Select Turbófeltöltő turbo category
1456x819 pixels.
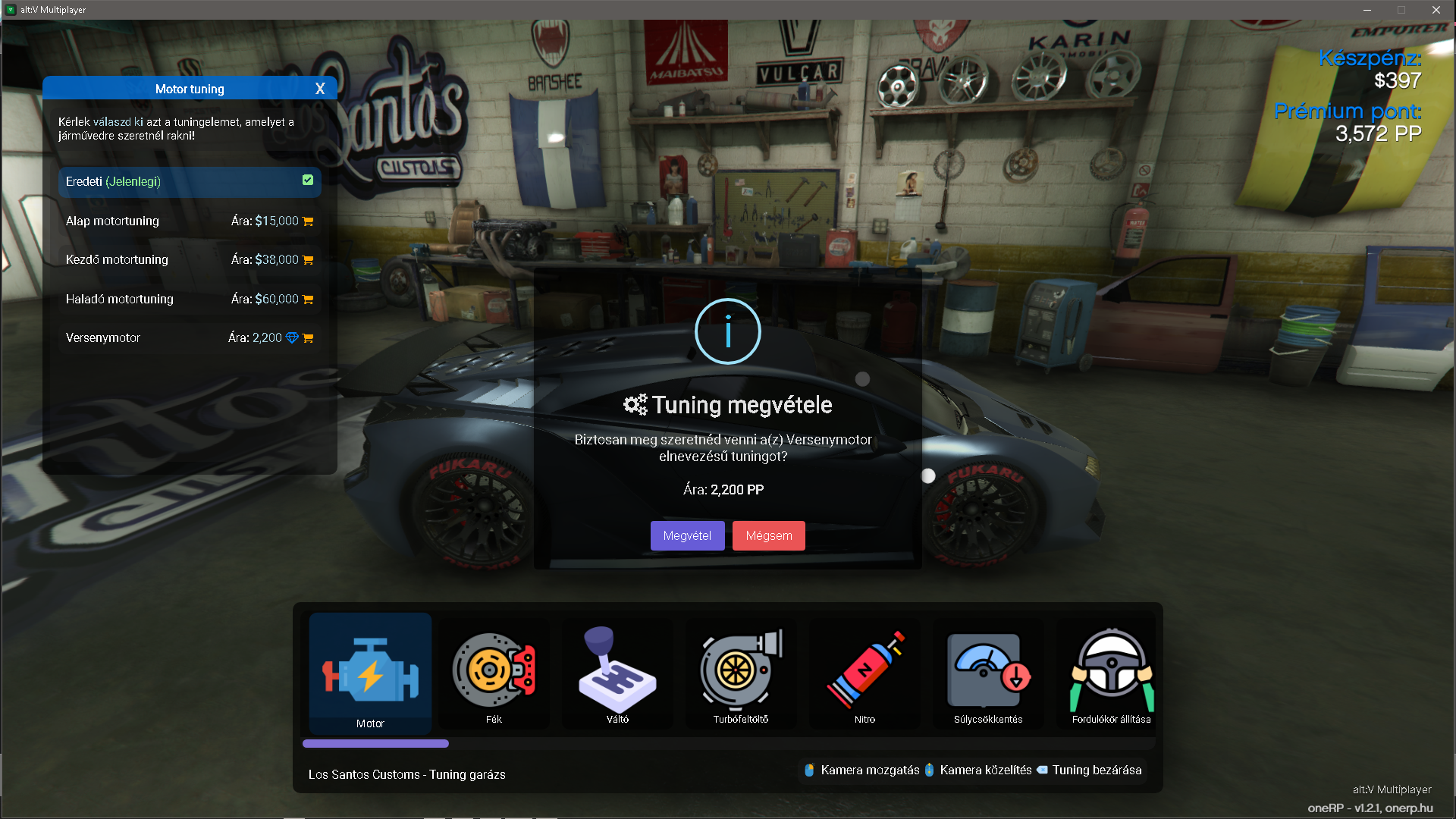741,673
